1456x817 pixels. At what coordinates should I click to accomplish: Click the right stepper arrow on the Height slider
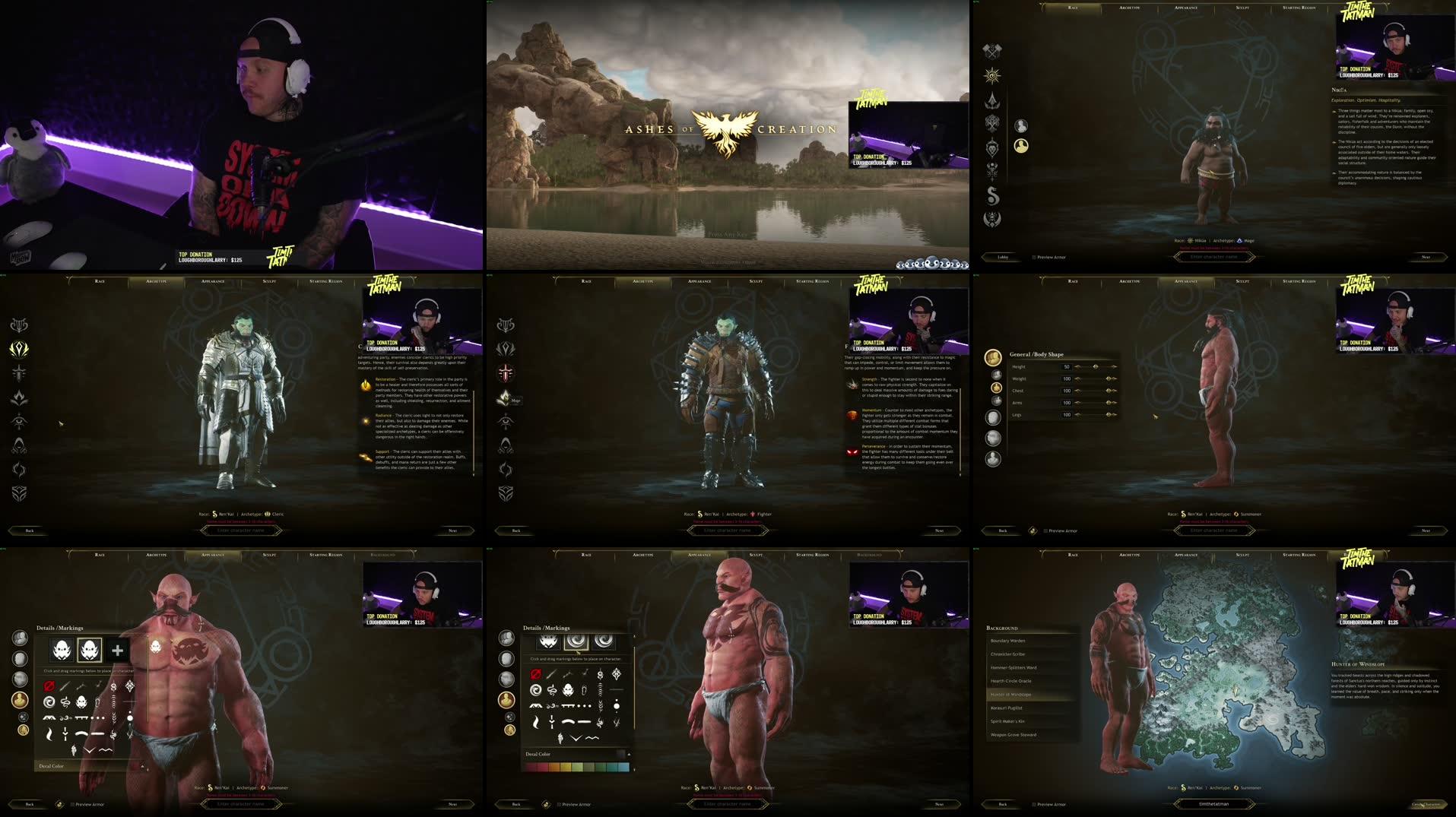(1114, 367)
